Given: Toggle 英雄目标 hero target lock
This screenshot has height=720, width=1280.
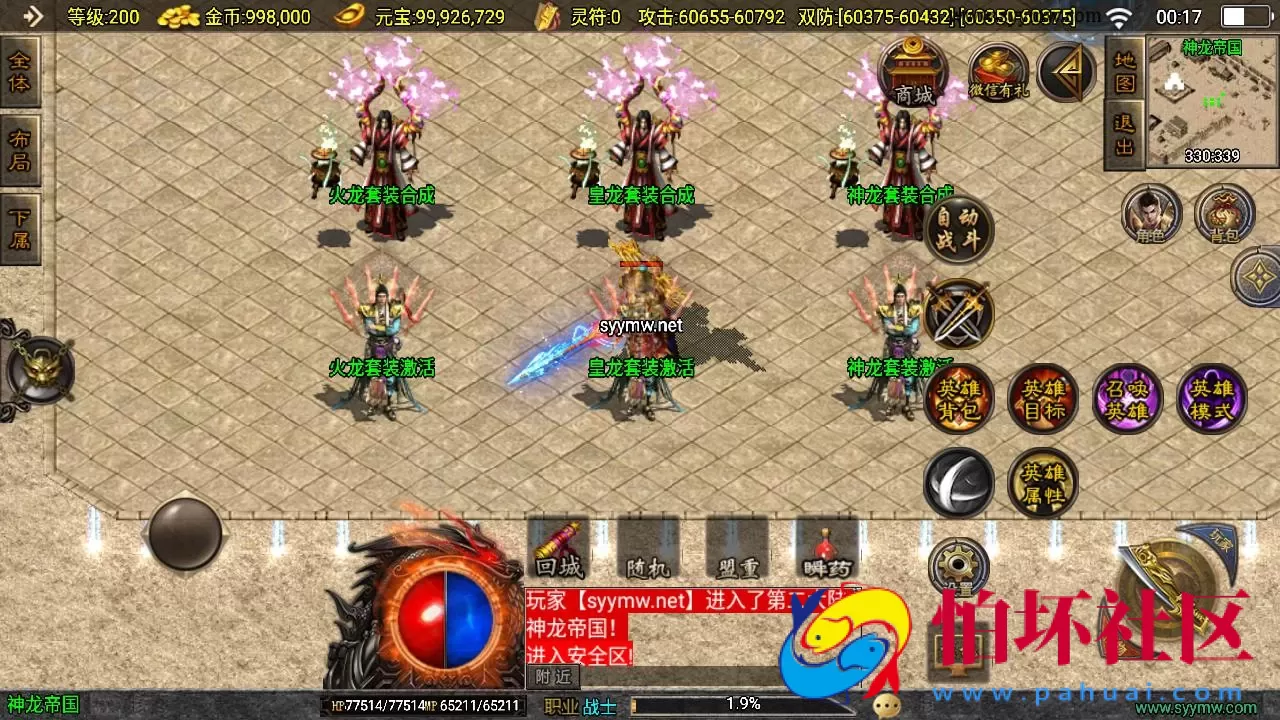Looking at the screenshot, I should point(1043,398).
